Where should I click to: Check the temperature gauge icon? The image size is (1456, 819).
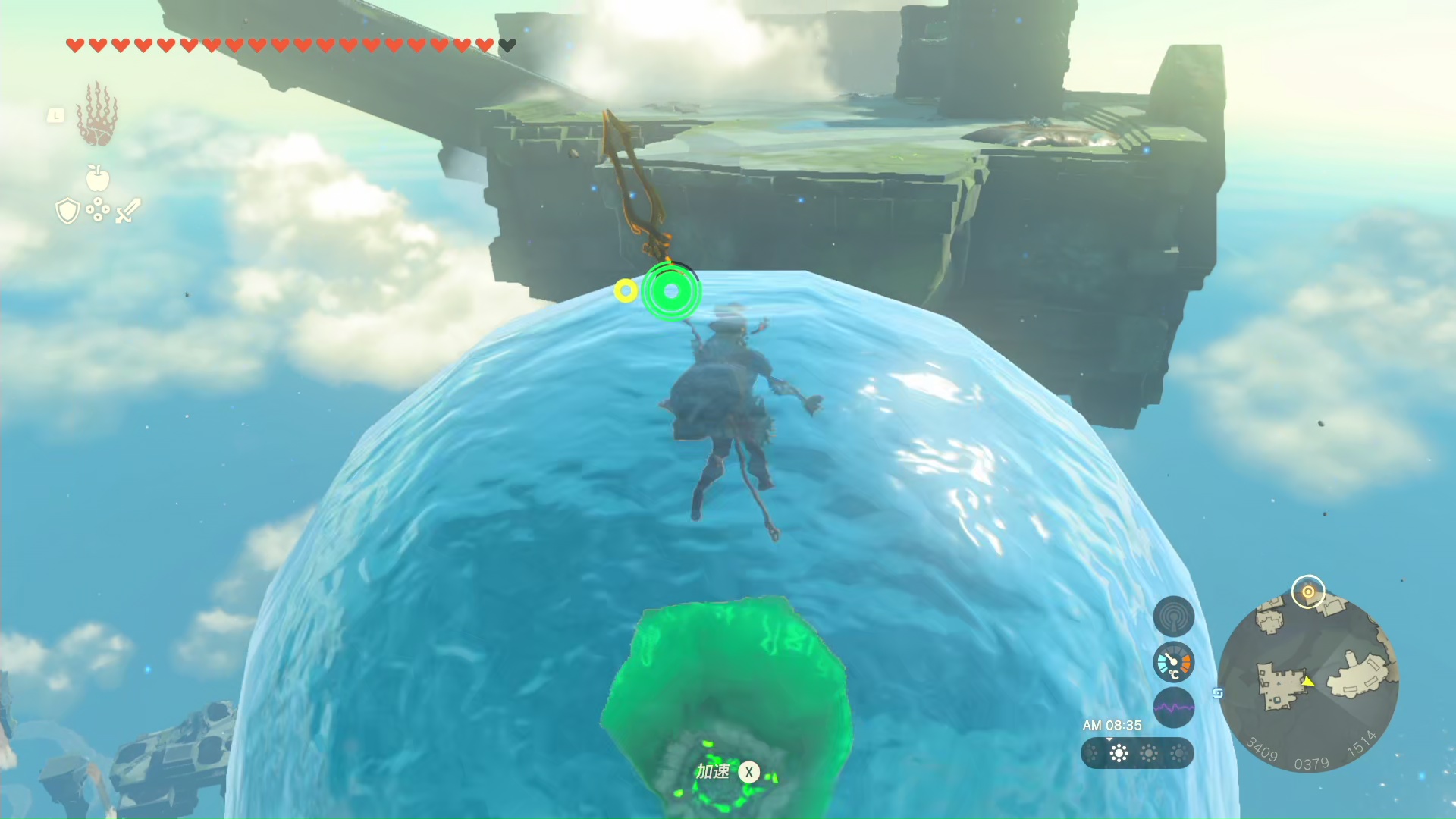(1173, 663)
